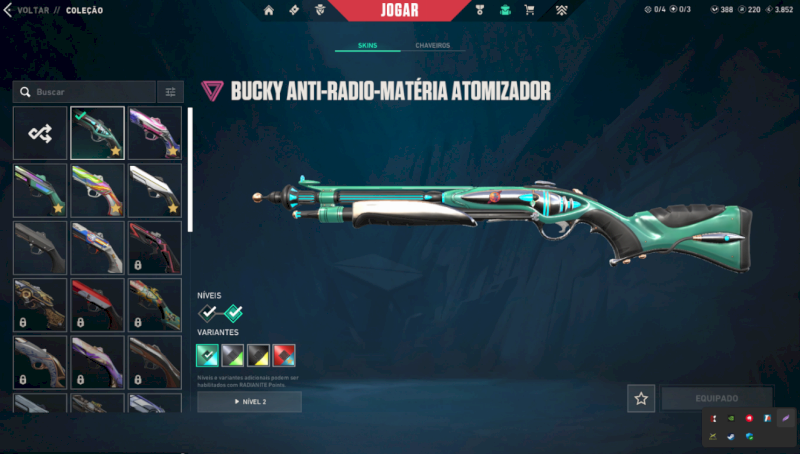The height and width of the screenshot is (454, 800).
Task: Switch to the Chaveiros tab
Action: (432, 45)
